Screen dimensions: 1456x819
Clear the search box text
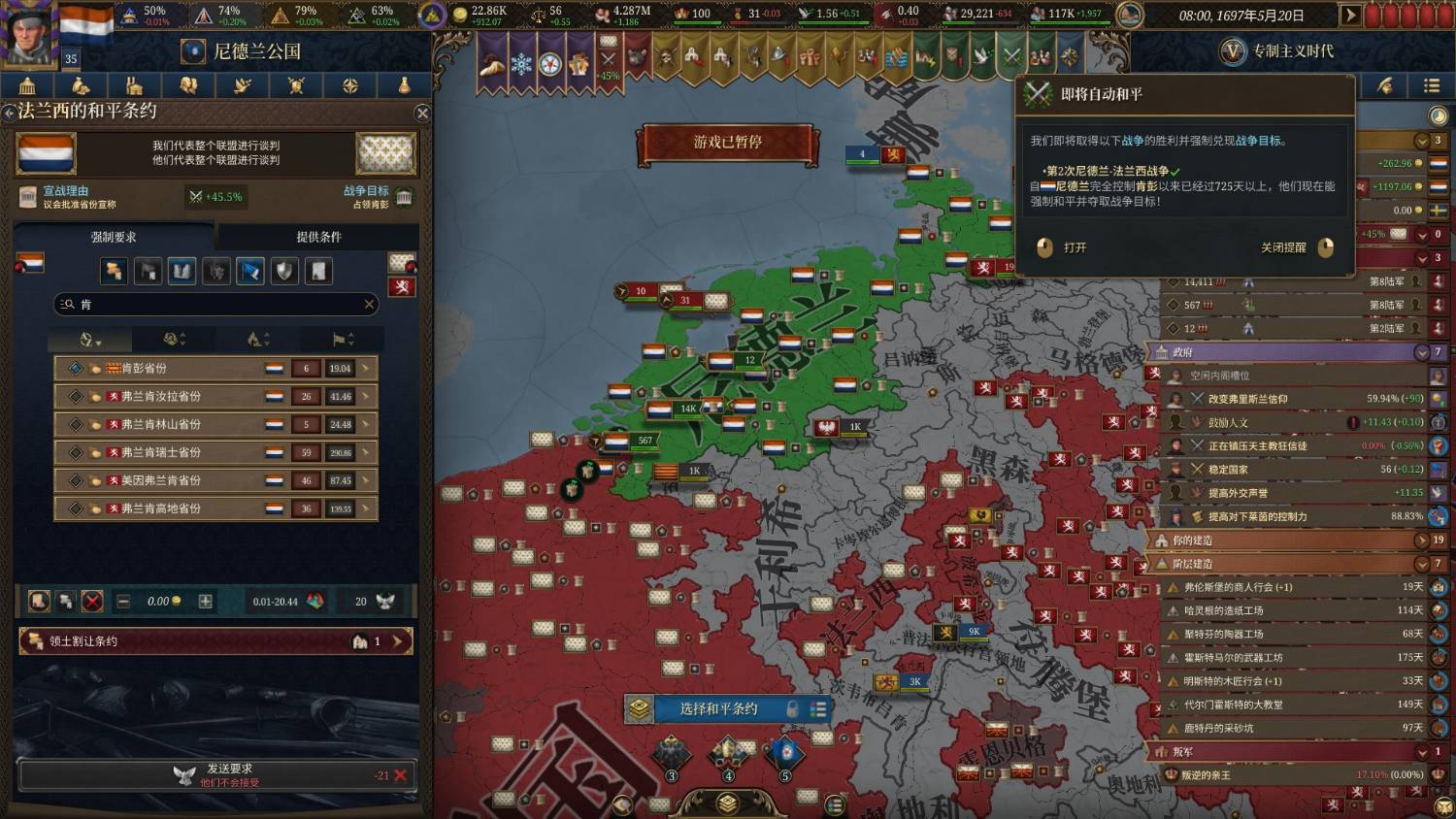369,305
